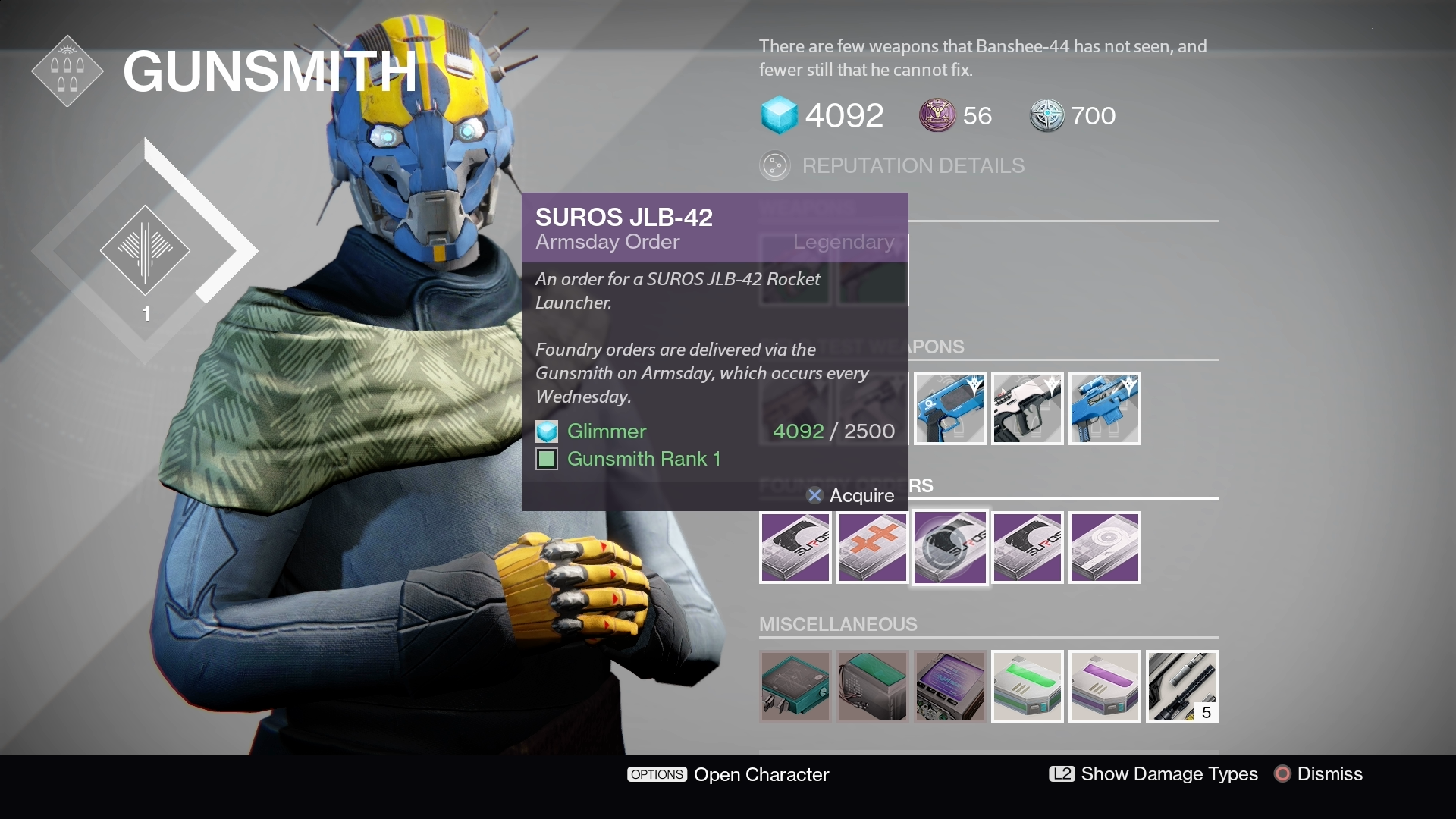
Task: Select the highlighted SUROS JLB-42 order
Action: coord(949,548)
